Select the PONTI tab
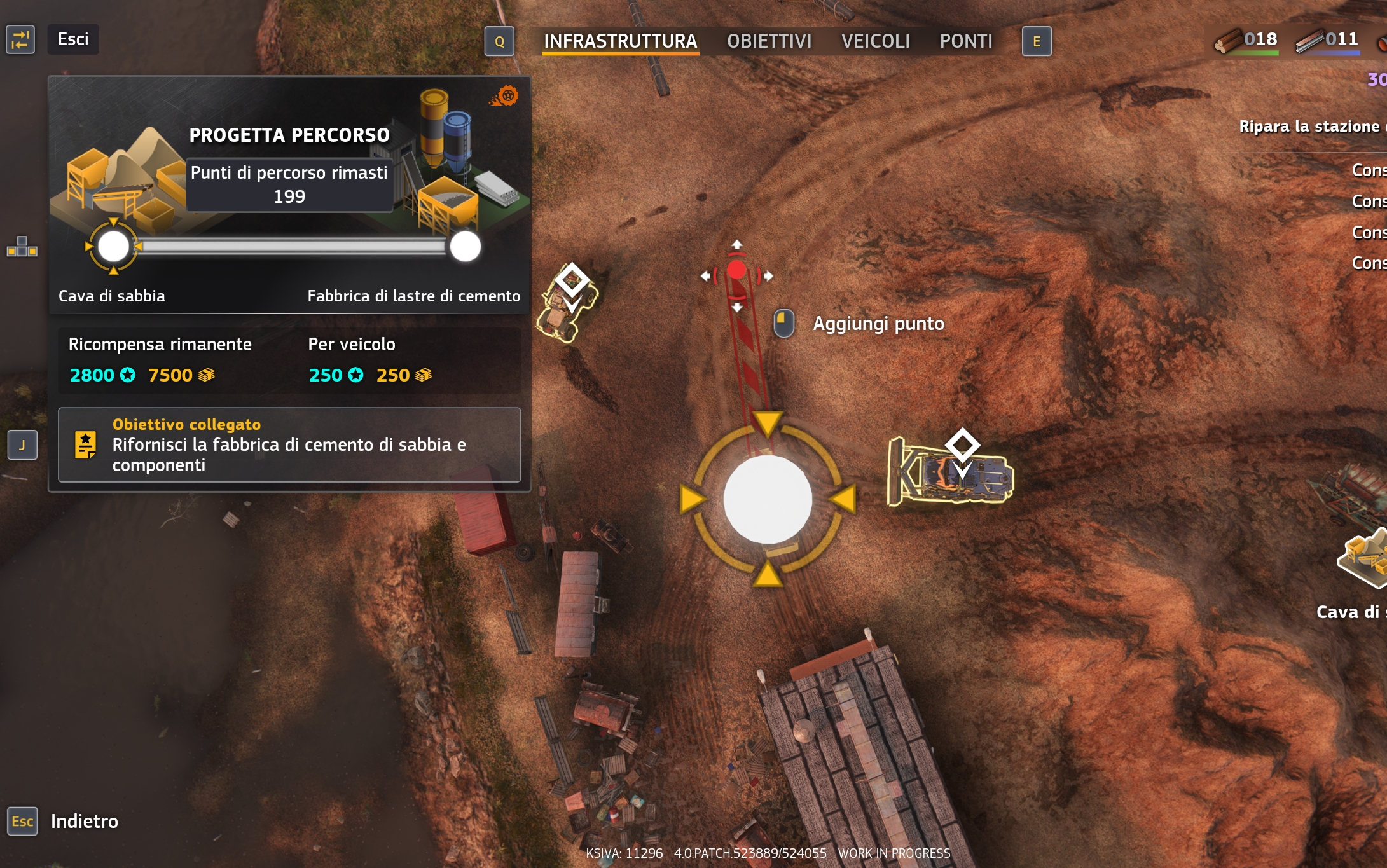 pos(966,41)
